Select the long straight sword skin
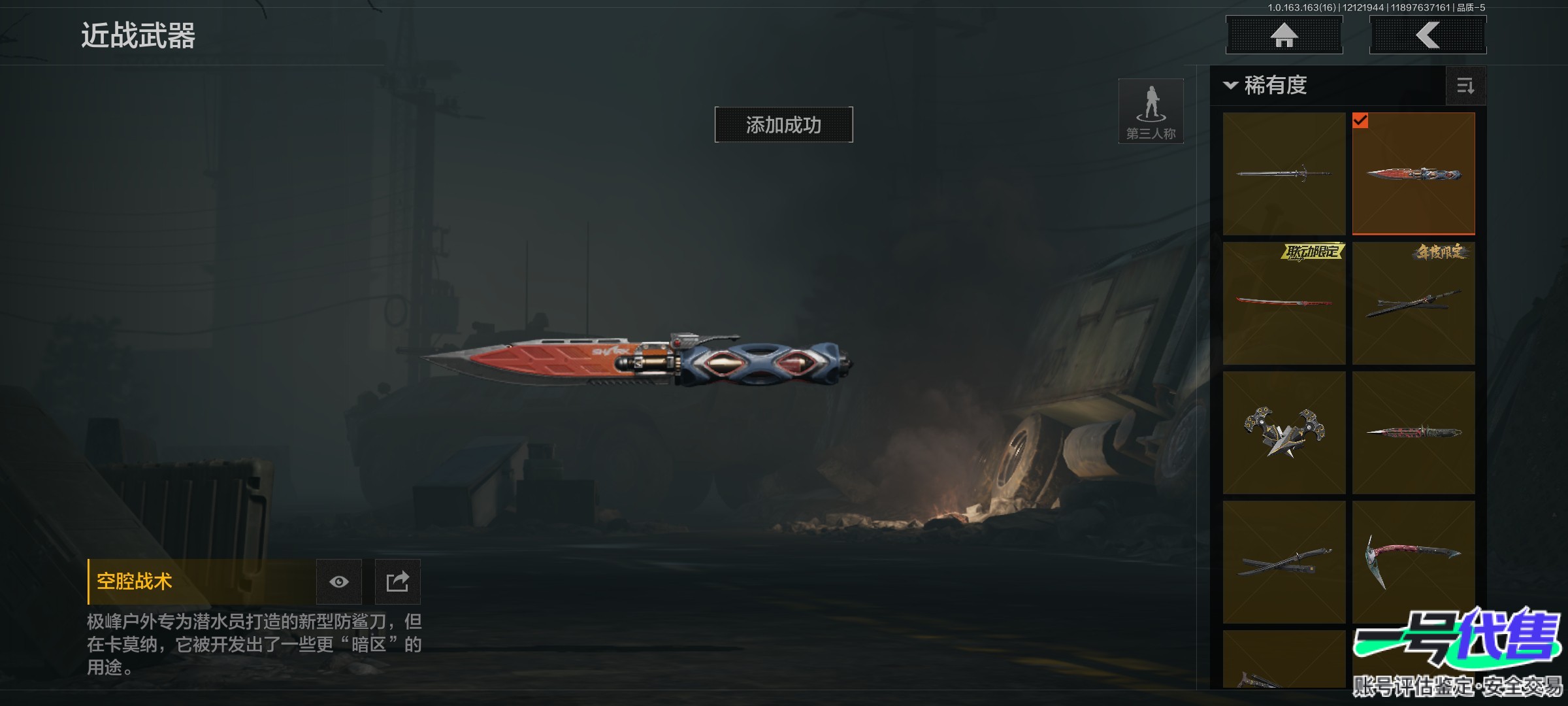Viewport: 1568px width, 706px height. pos(1284,173)
